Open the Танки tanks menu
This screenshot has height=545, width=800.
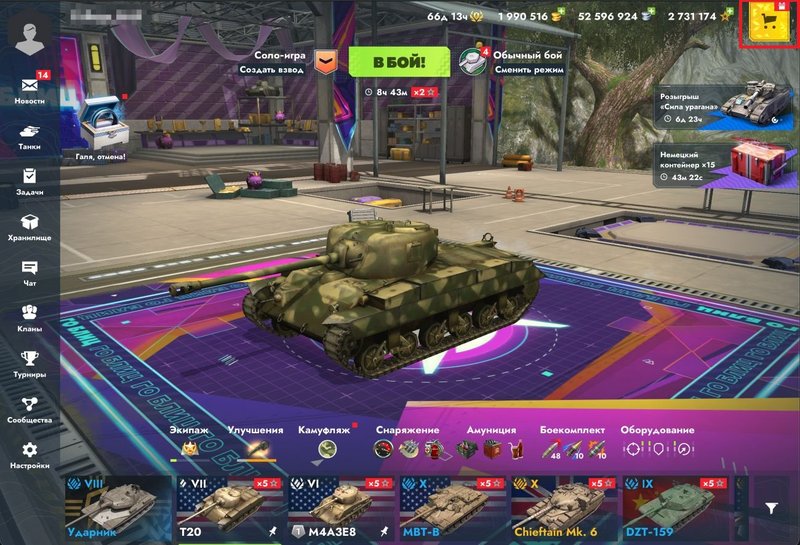point(29,136)
